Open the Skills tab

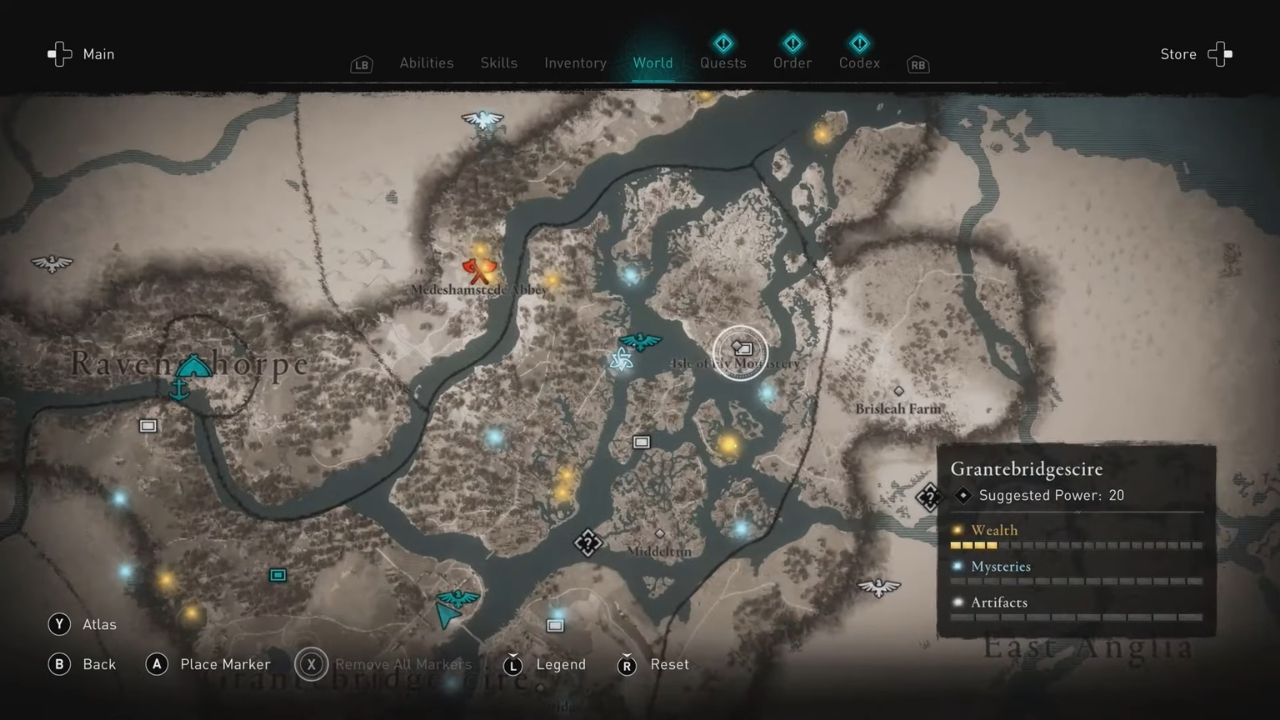[x=498, y=63]
